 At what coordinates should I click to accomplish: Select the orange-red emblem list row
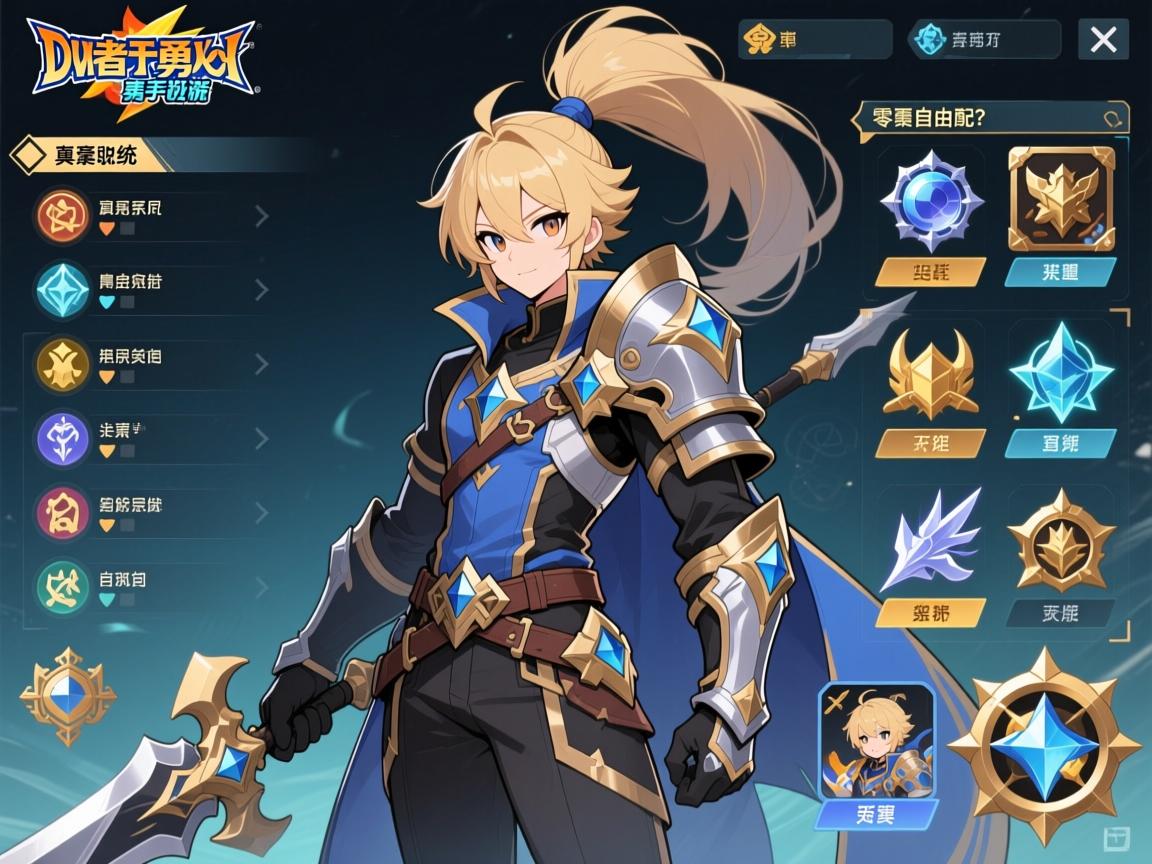coord(150,216)
